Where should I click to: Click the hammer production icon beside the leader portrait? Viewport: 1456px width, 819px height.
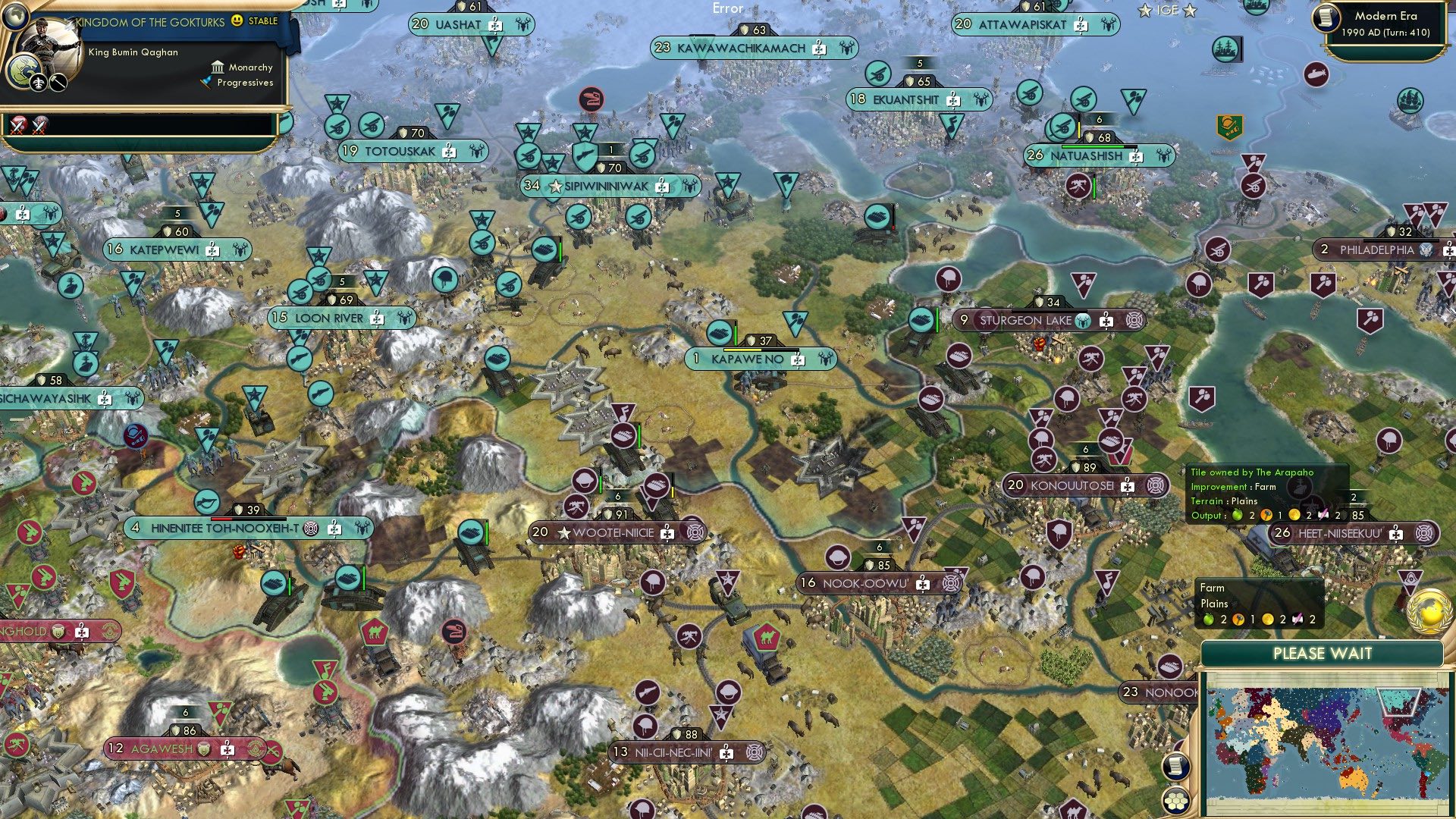57,82
